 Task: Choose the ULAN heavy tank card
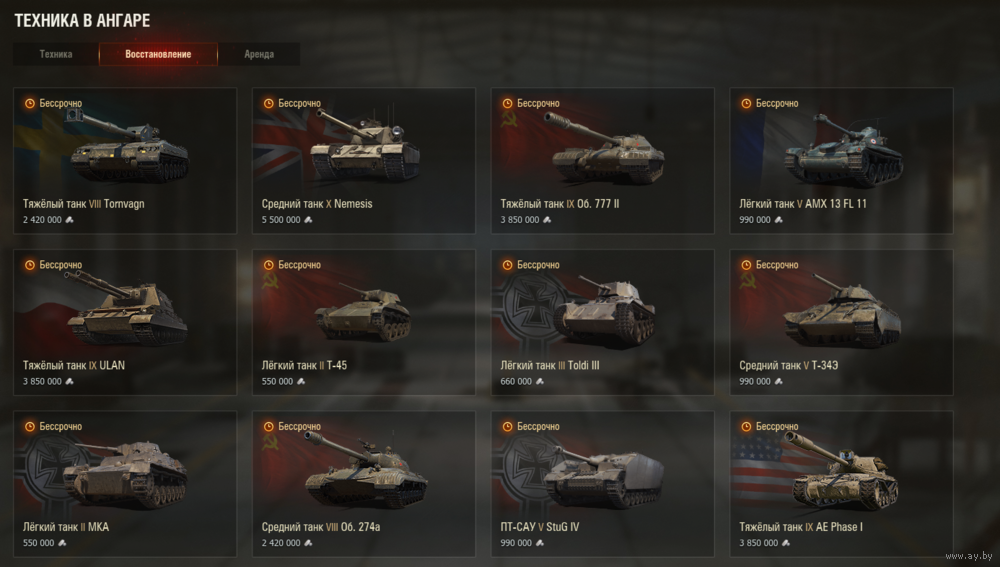point(125,322)
